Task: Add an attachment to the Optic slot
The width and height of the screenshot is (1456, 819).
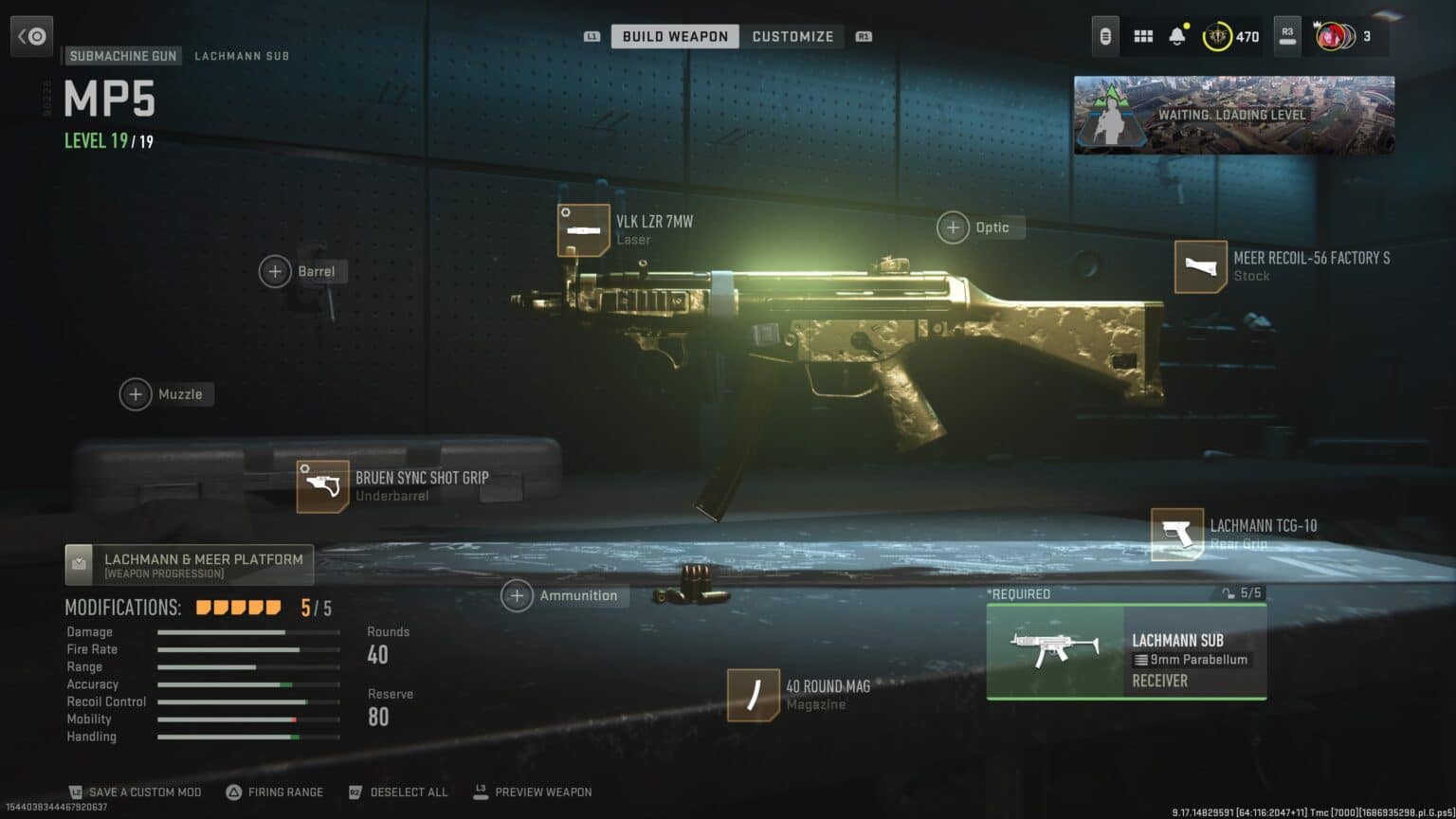Action: coord(952,227)
